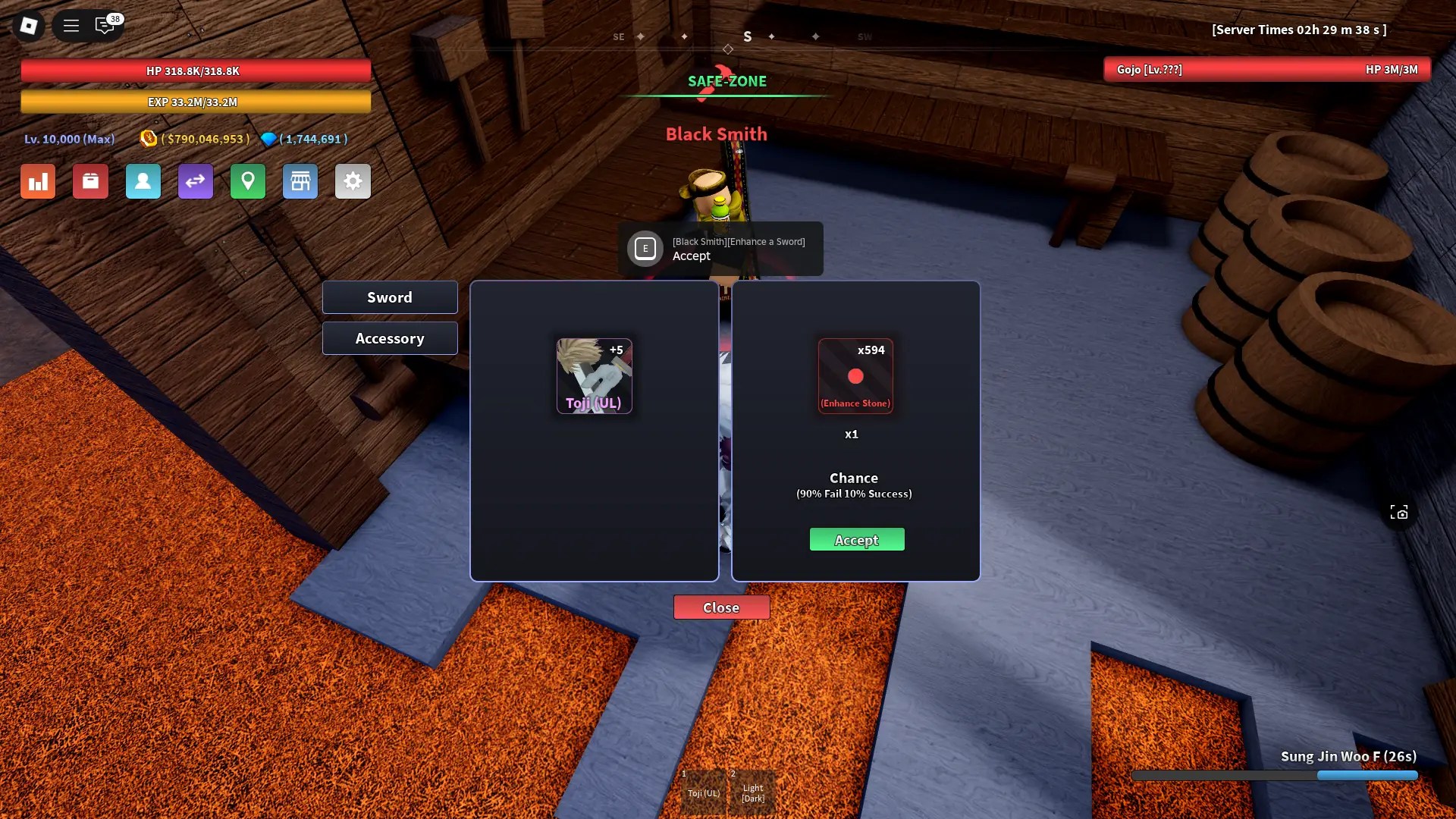Click the Sung Jin Woo progress bar
The image size is (1456, 819).
click(1274, 776)
